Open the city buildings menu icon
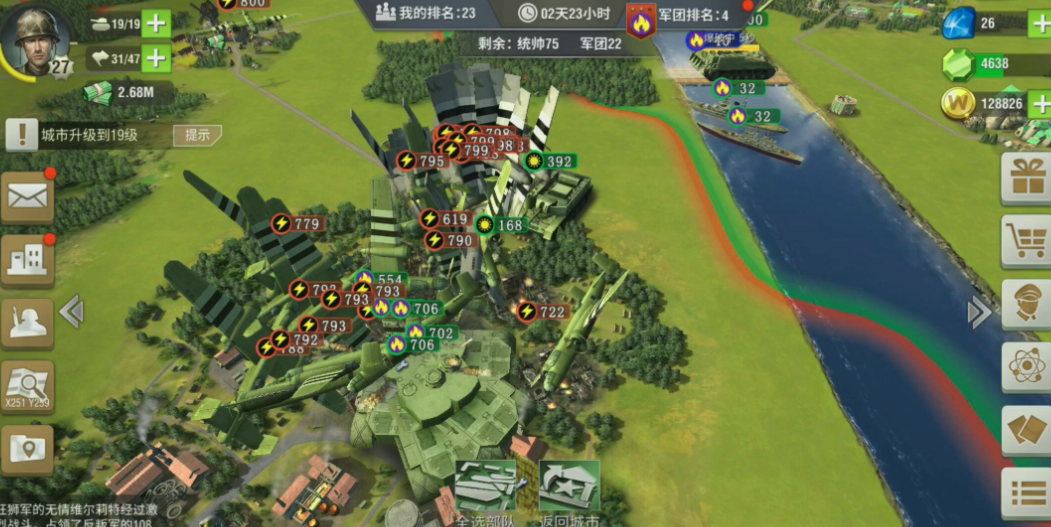 pos(27,259)
